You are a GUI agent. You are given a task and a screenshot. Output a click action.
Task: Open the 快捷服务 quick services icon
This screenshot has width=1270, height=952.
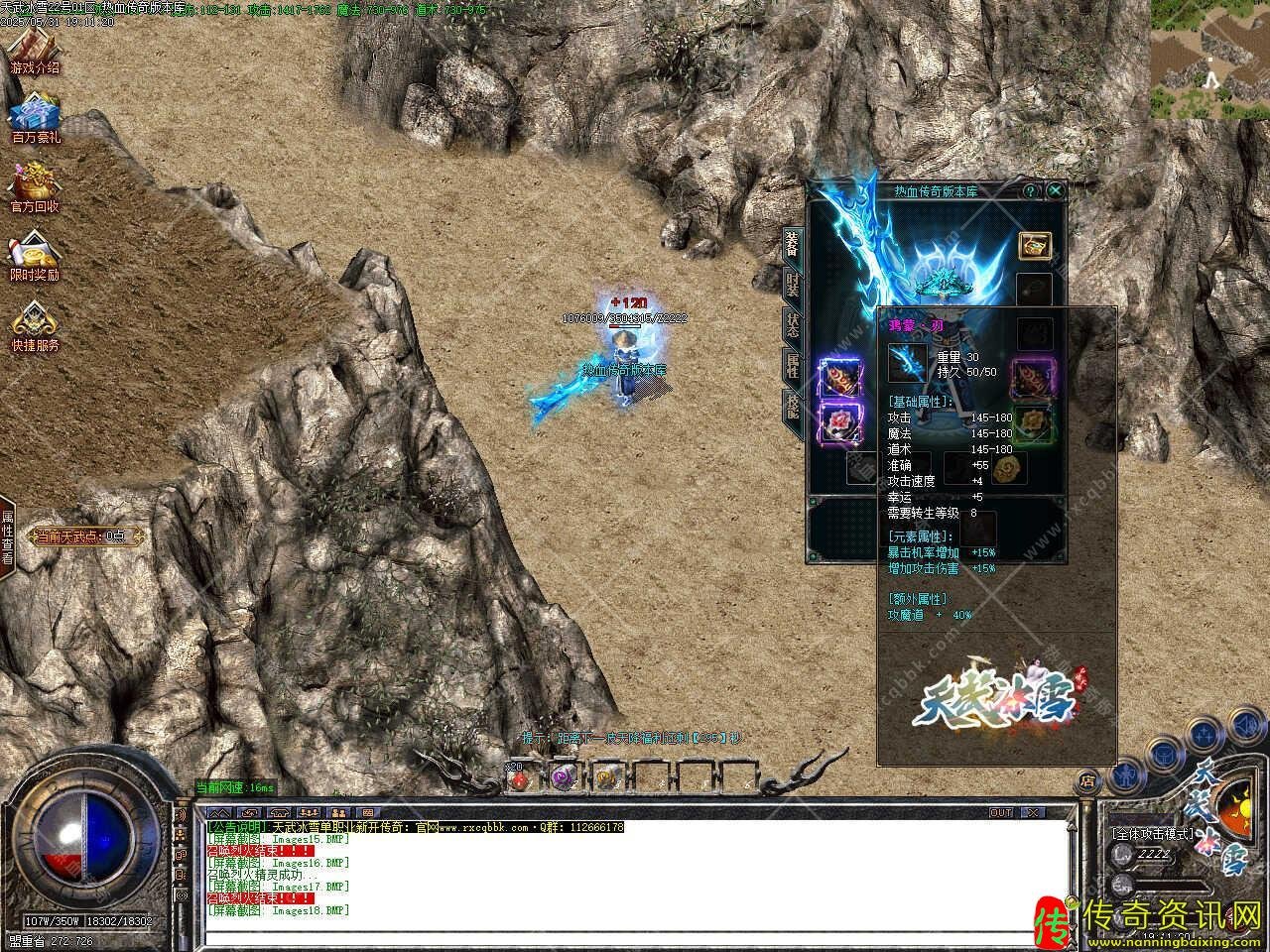(x=35, y=325)
